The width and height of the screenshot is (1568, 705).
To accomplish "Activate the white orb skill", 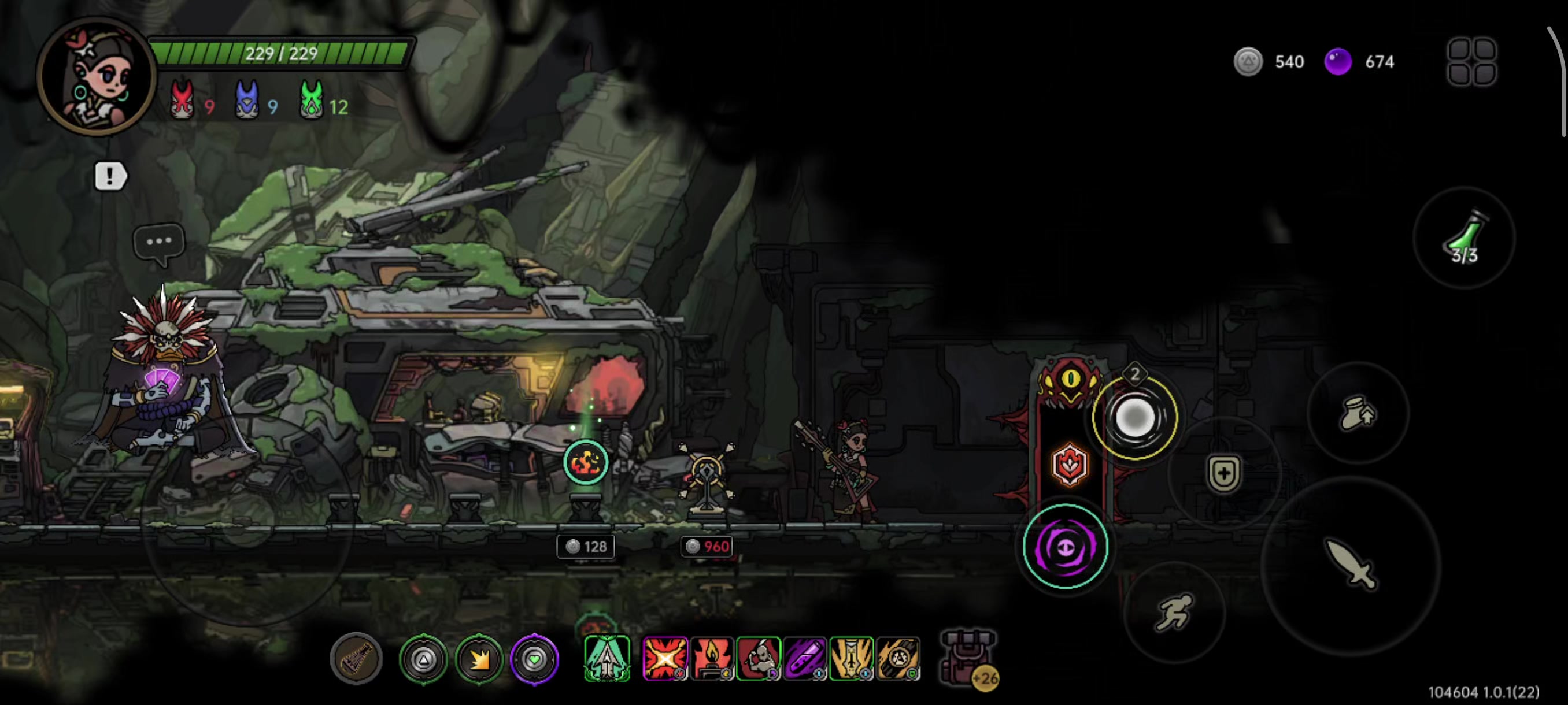I will pyautogui.click(x=1134, y=417).
